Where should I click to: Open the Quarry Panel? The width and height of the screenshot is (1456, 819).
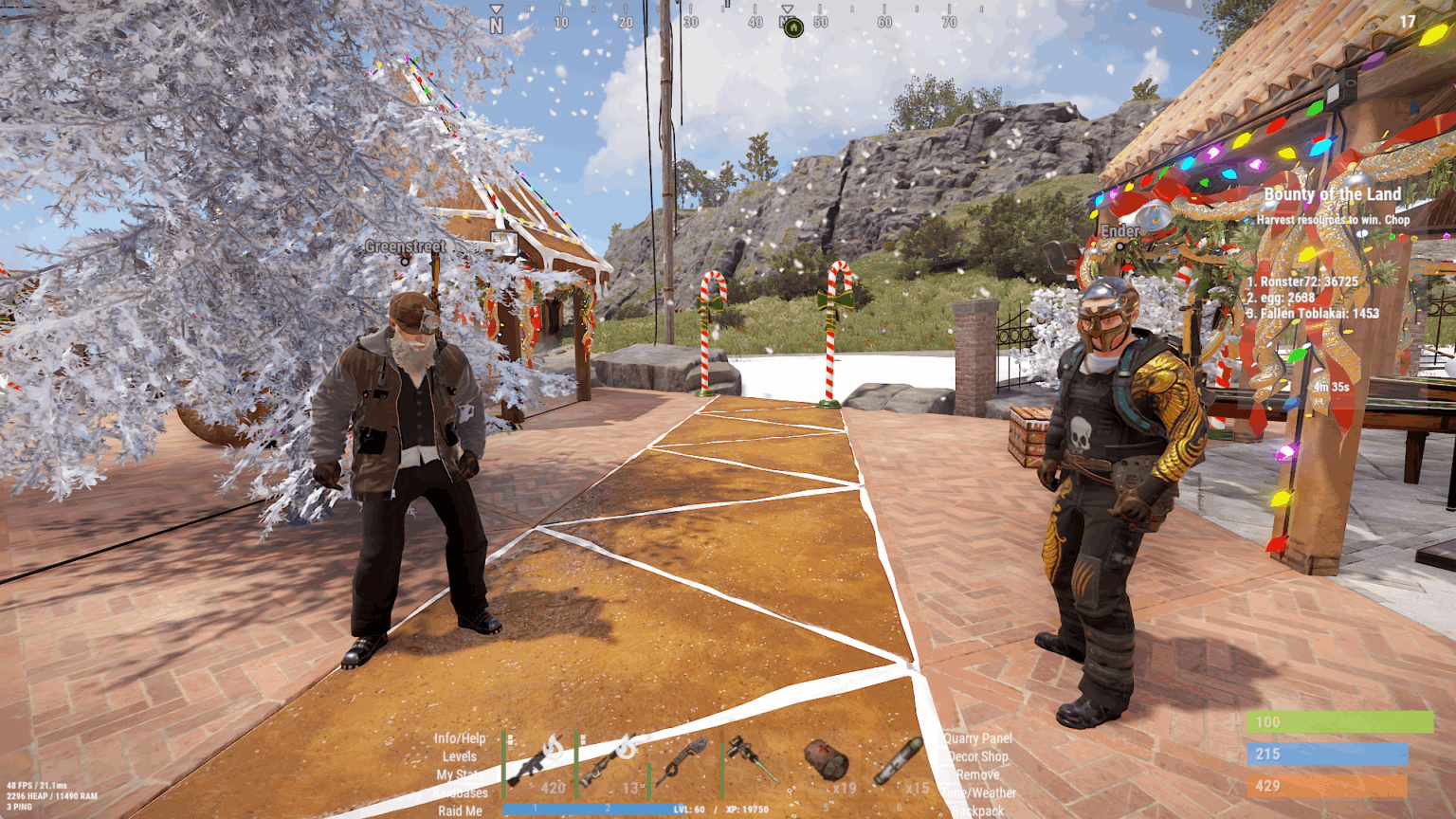point(978,737)
